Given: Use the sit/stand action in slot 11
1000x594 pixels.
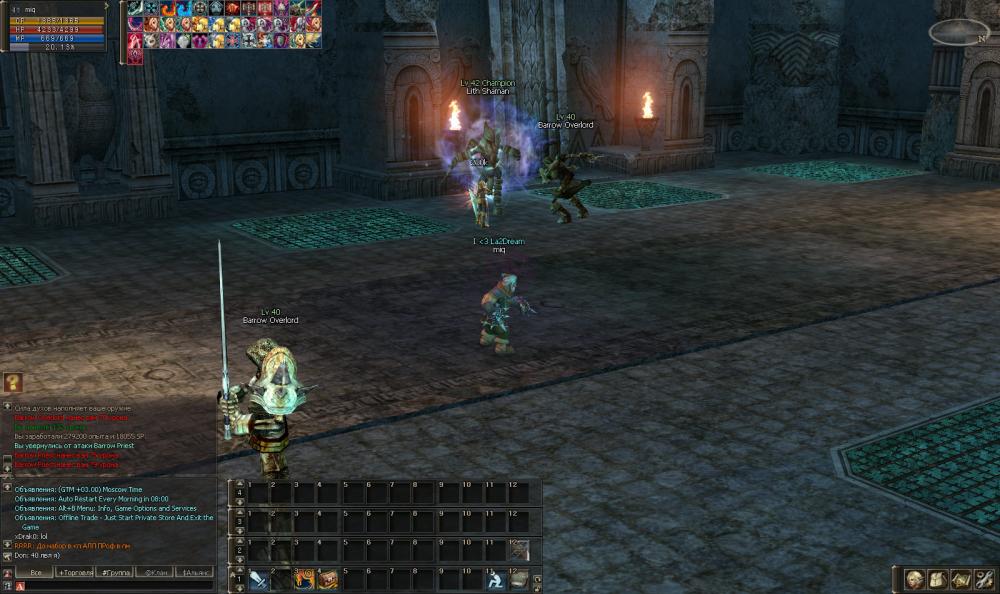Looking at the screenshot, I should pyautogui.click(x=495, y=579).
